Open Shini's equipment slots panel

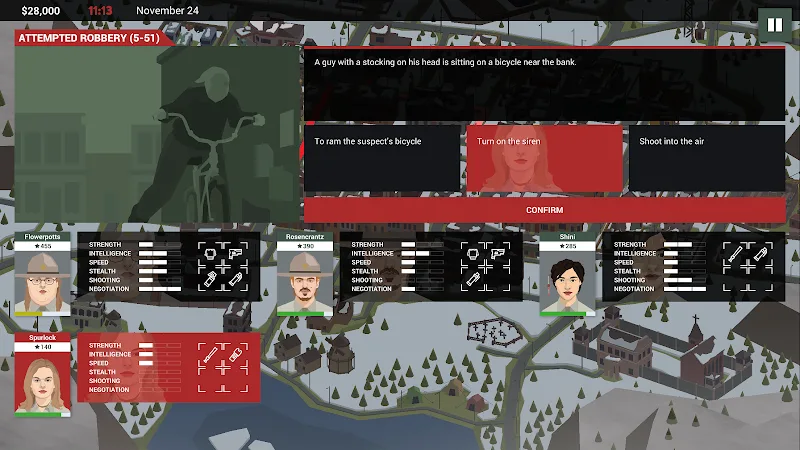pos(746,267)
